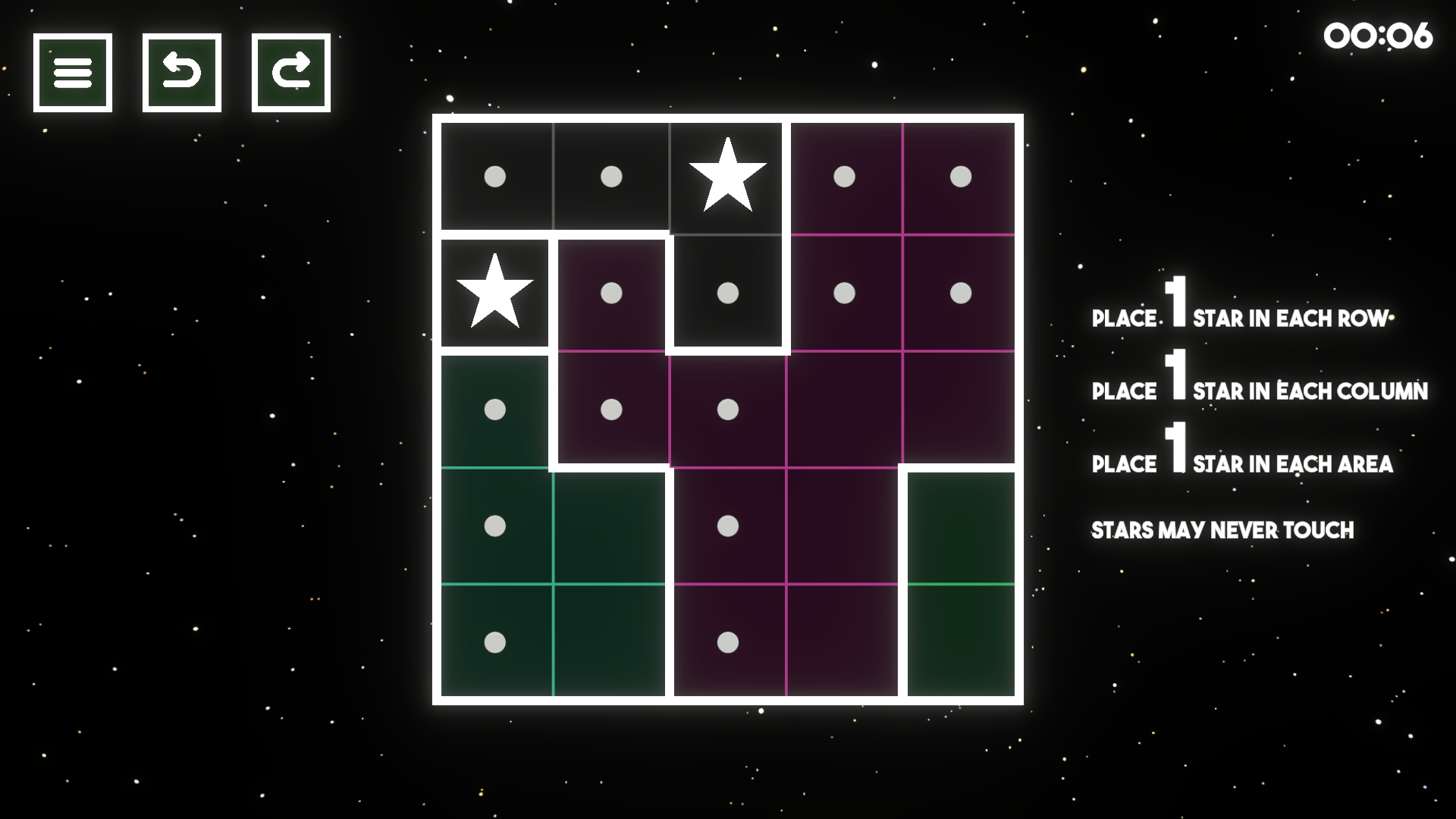Toggle the marked cell beside the second-row star
The image size is (1456, 819).
613,294
